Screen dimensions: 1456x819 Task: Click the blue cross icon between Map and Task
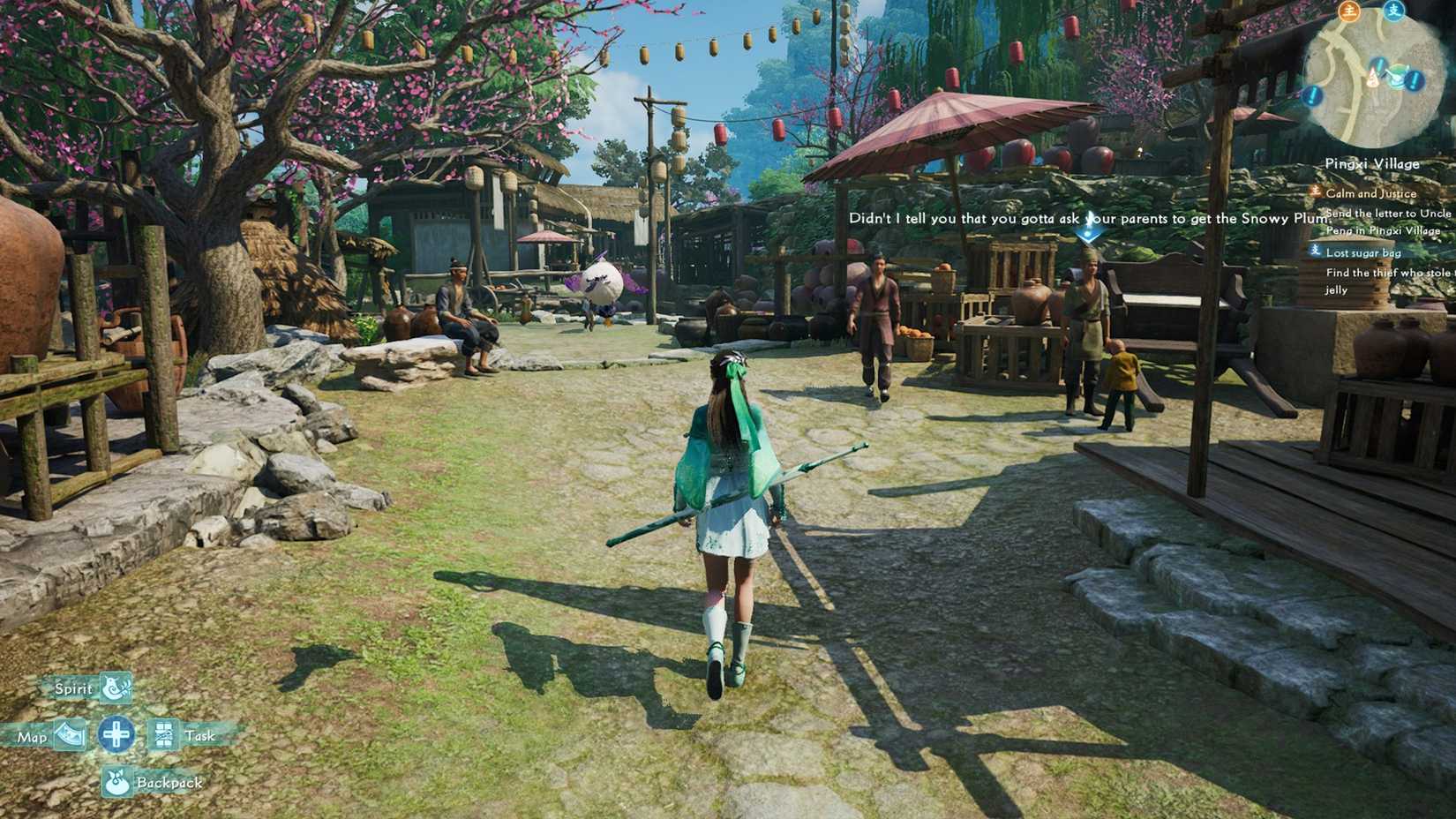click(117, 735)
